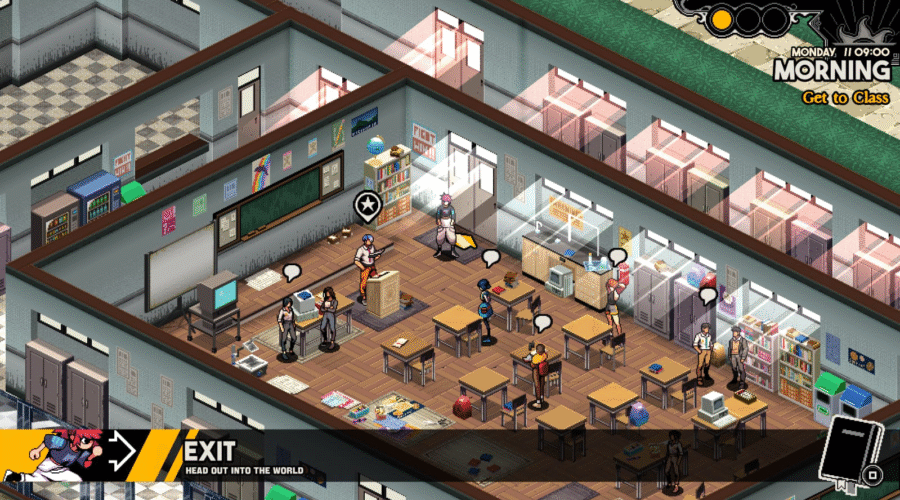Select the Get to Class objective
Image resolution: width=900 pixels, height=500 pixels.
(x=845, y=98)
